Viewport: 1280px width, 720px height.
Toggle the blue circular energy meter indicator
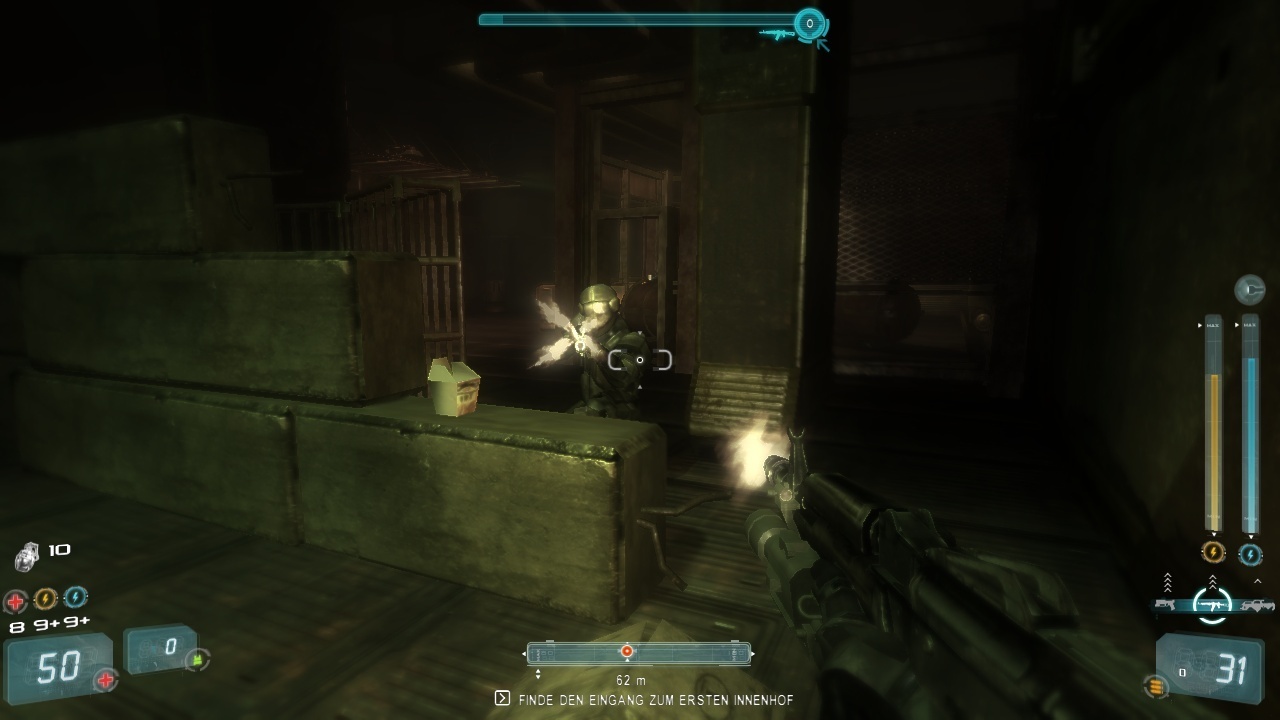1249,553
